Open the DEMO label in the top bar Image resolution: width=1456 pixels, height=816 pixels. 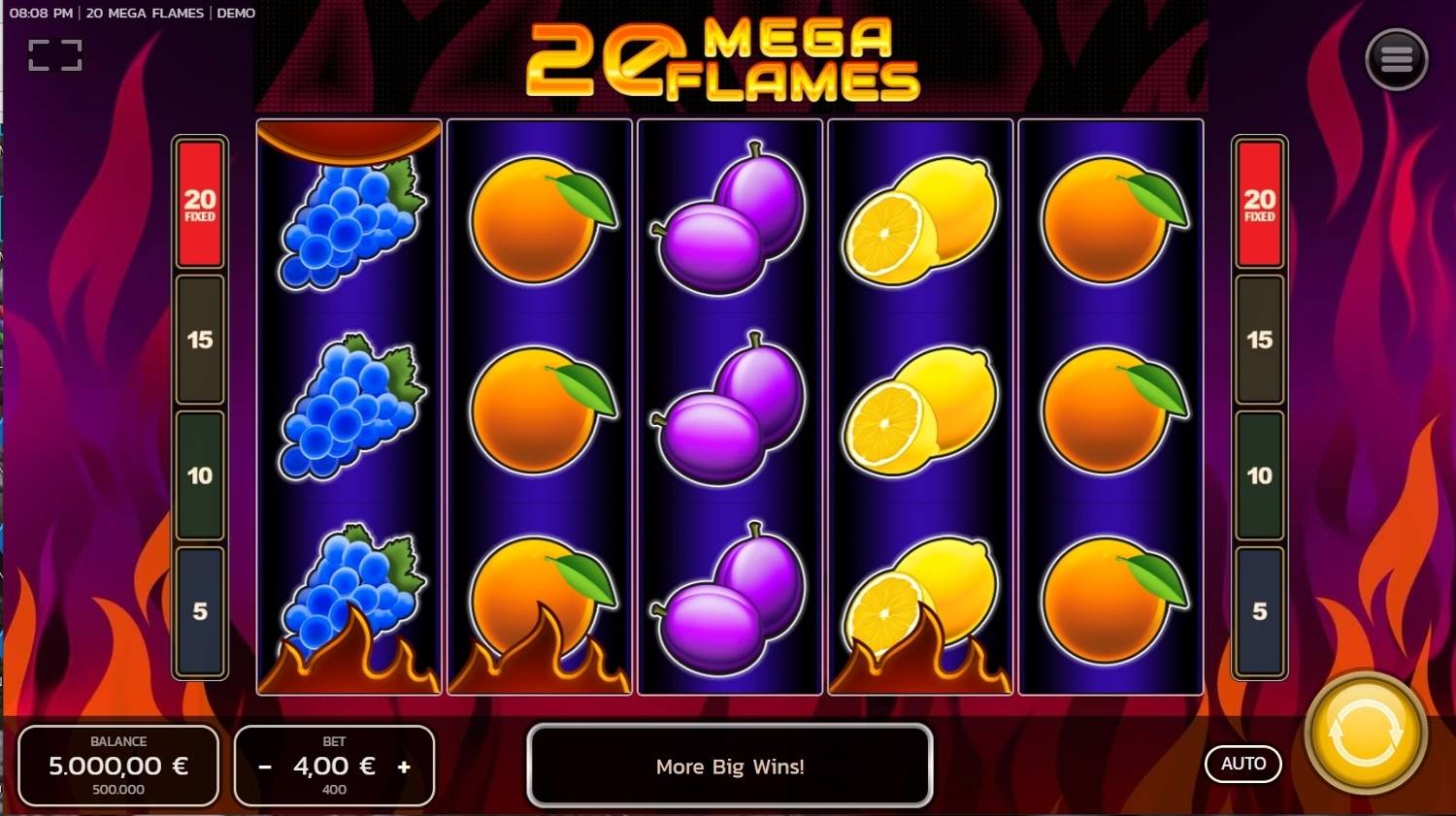click(x=236, y=13)
